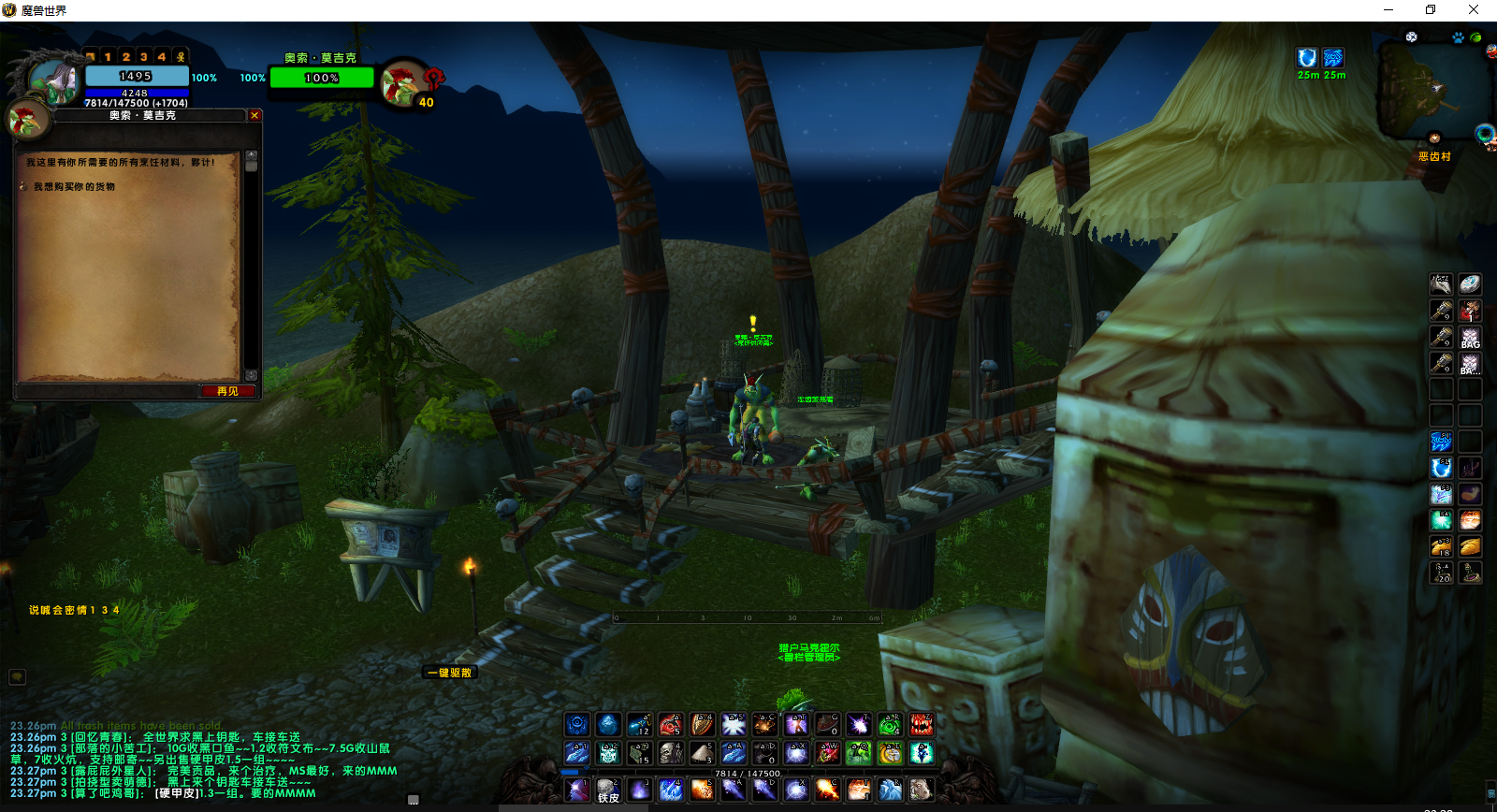Choose the "我想购买你的货物" dialogue option
The height and width of the screenshot is (812, 1497).
pos(74,187)
